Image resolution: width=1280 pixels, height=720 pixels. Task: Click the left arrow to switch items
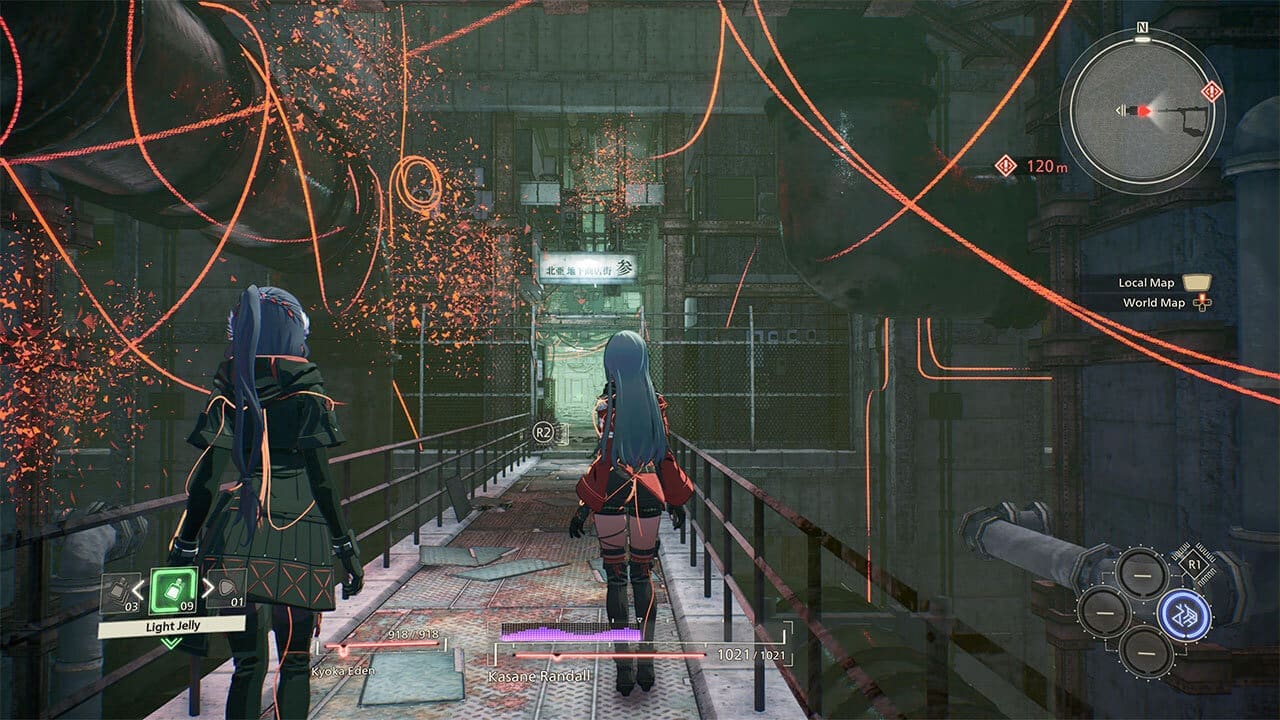[136, 588]
